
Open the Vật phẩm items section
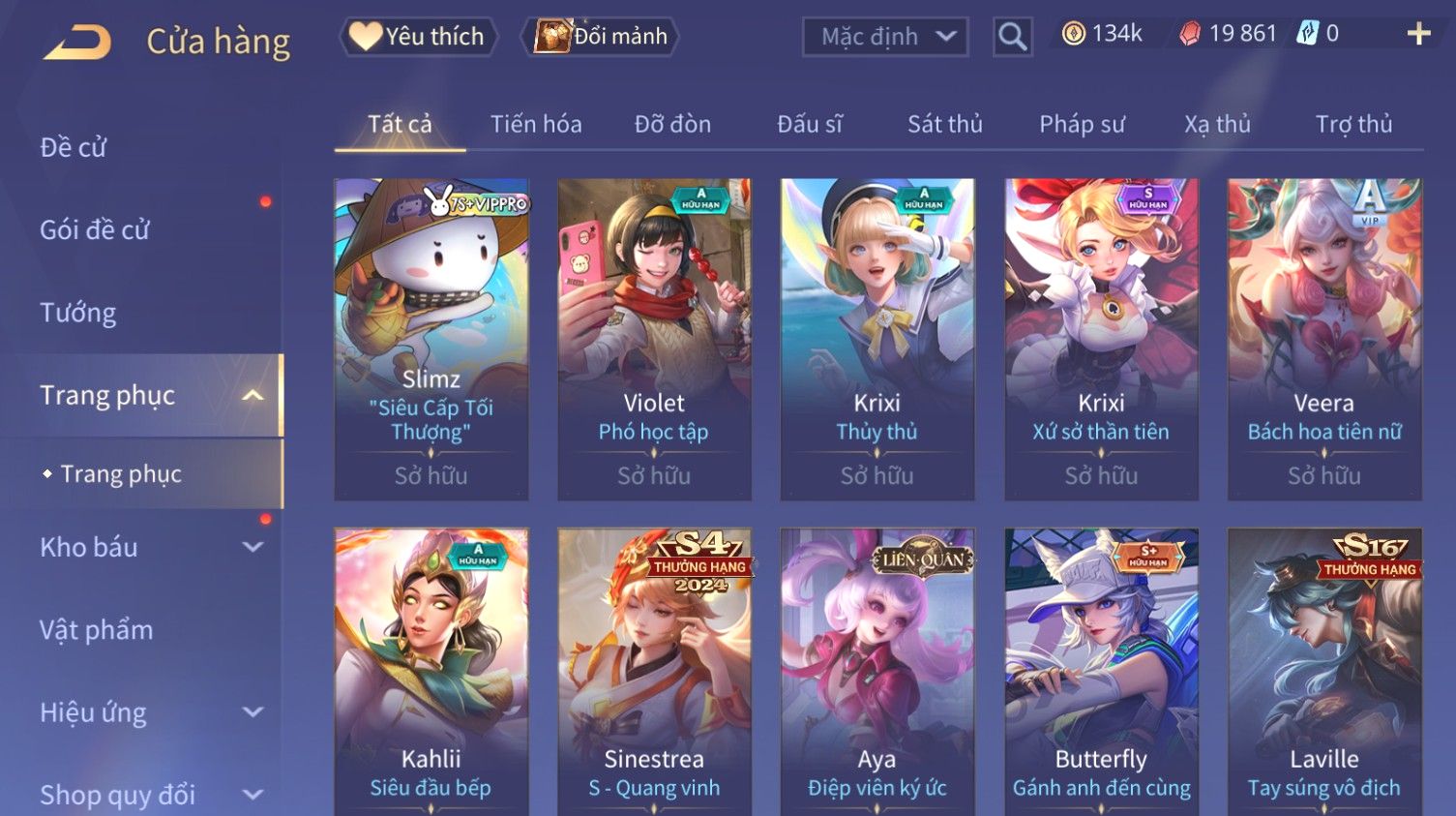[x=97, y=630]
